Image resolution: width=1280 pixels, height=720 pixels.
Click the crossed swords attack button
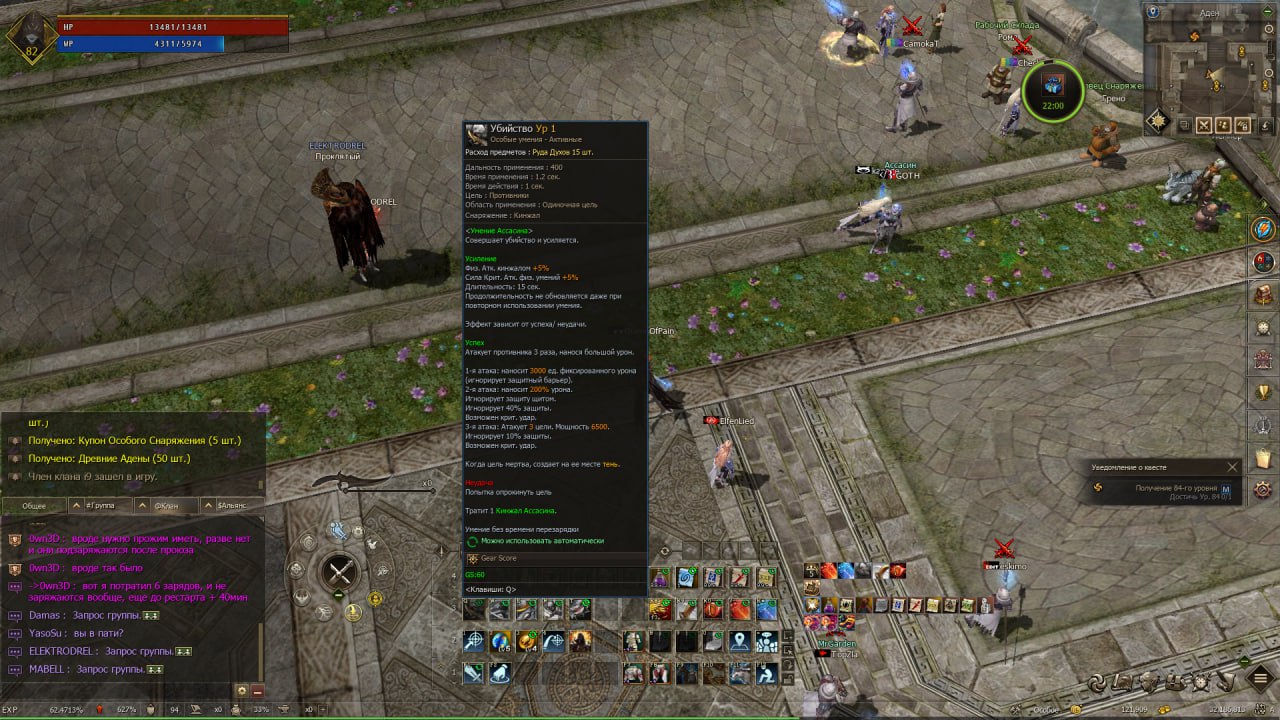click(x=342, y=572)
